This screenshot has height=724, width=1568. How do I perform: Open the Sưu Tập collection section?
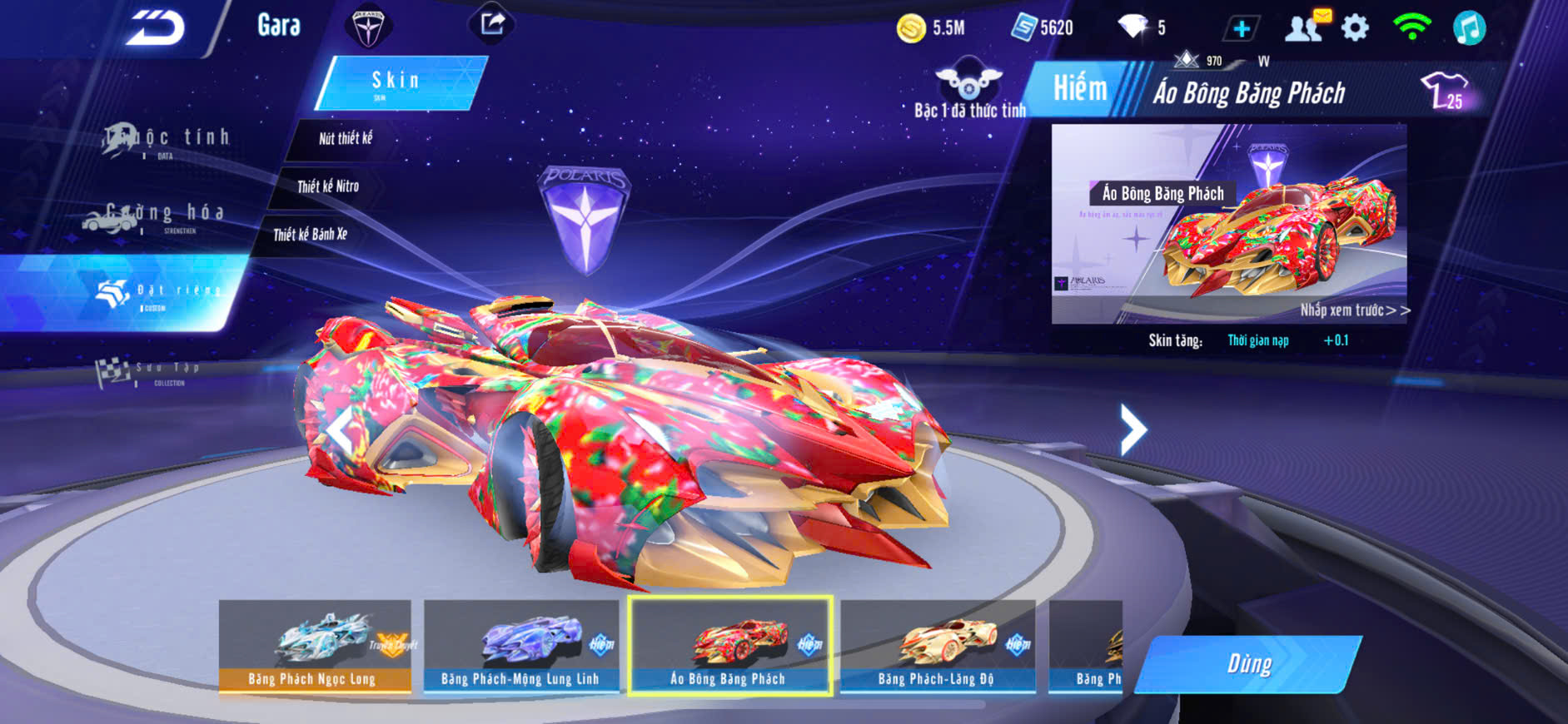coord(150,372)
